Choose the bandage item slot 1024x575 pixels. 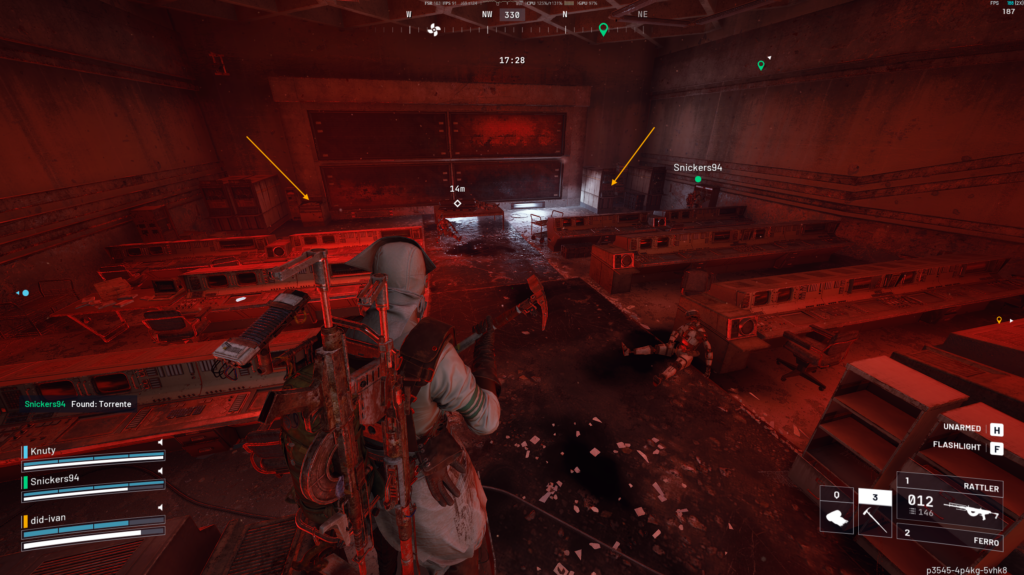point(835,511)
